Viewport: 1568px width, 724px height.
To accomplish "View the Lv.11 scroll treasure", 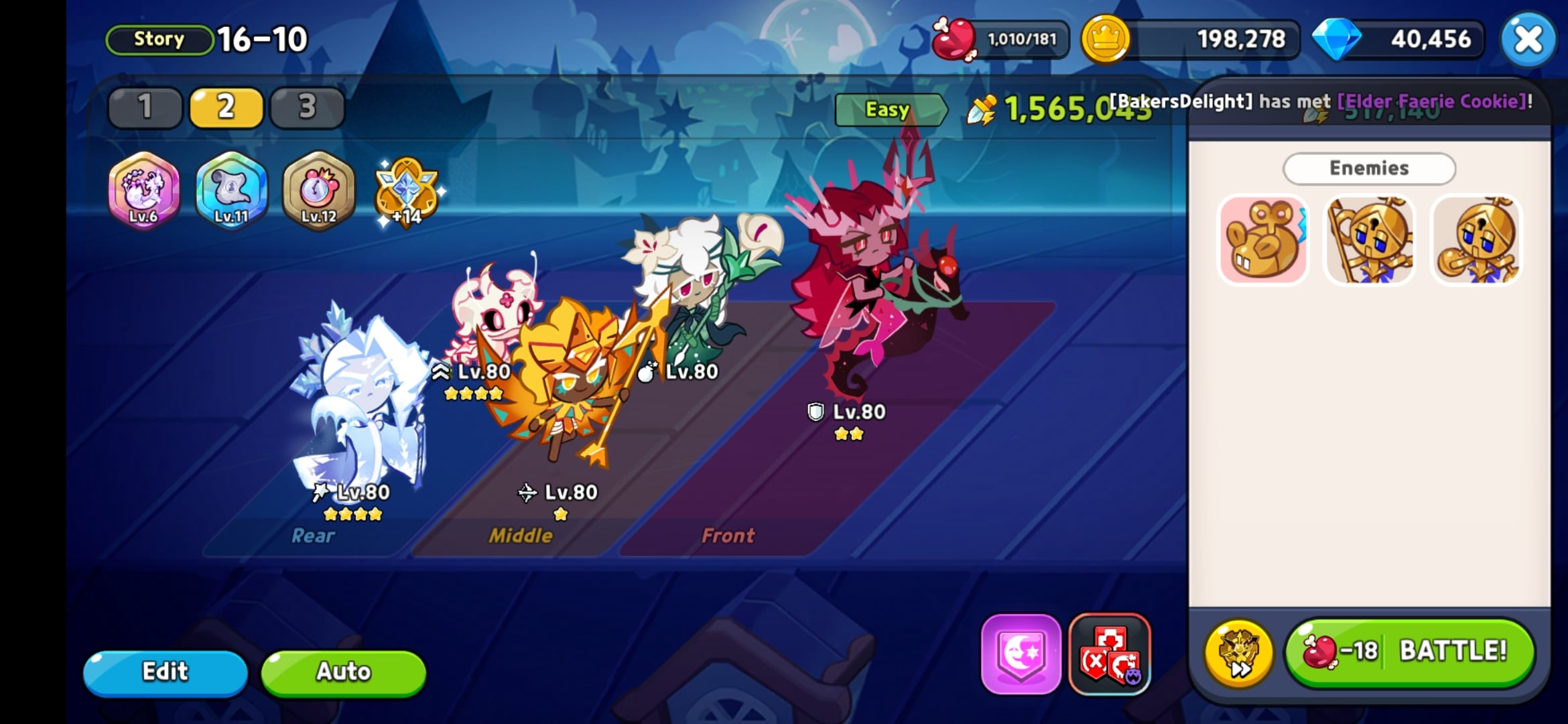I will click(x=231, y=192).
